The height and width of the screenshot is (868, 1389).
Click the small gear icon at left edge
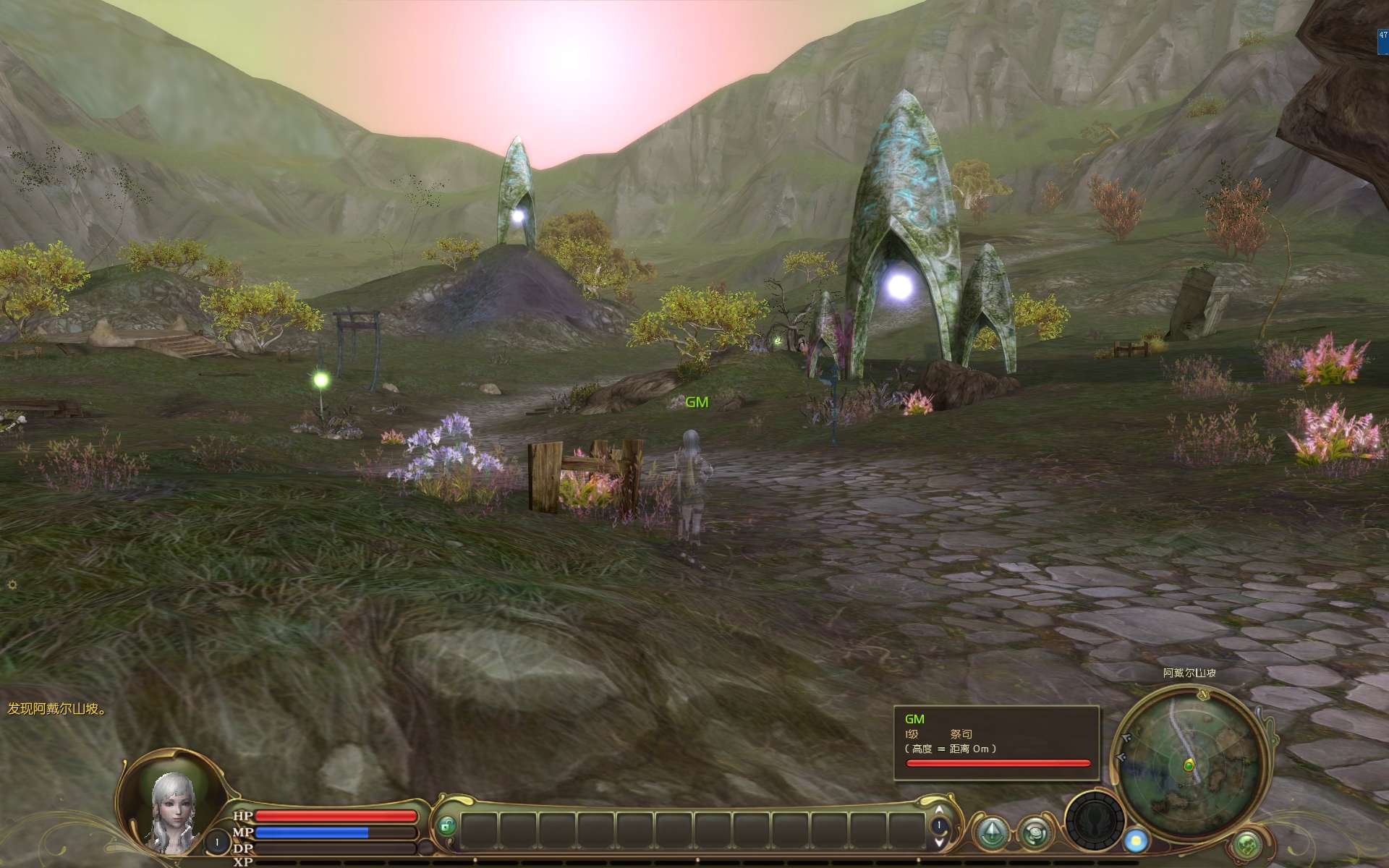pos(12,584)
